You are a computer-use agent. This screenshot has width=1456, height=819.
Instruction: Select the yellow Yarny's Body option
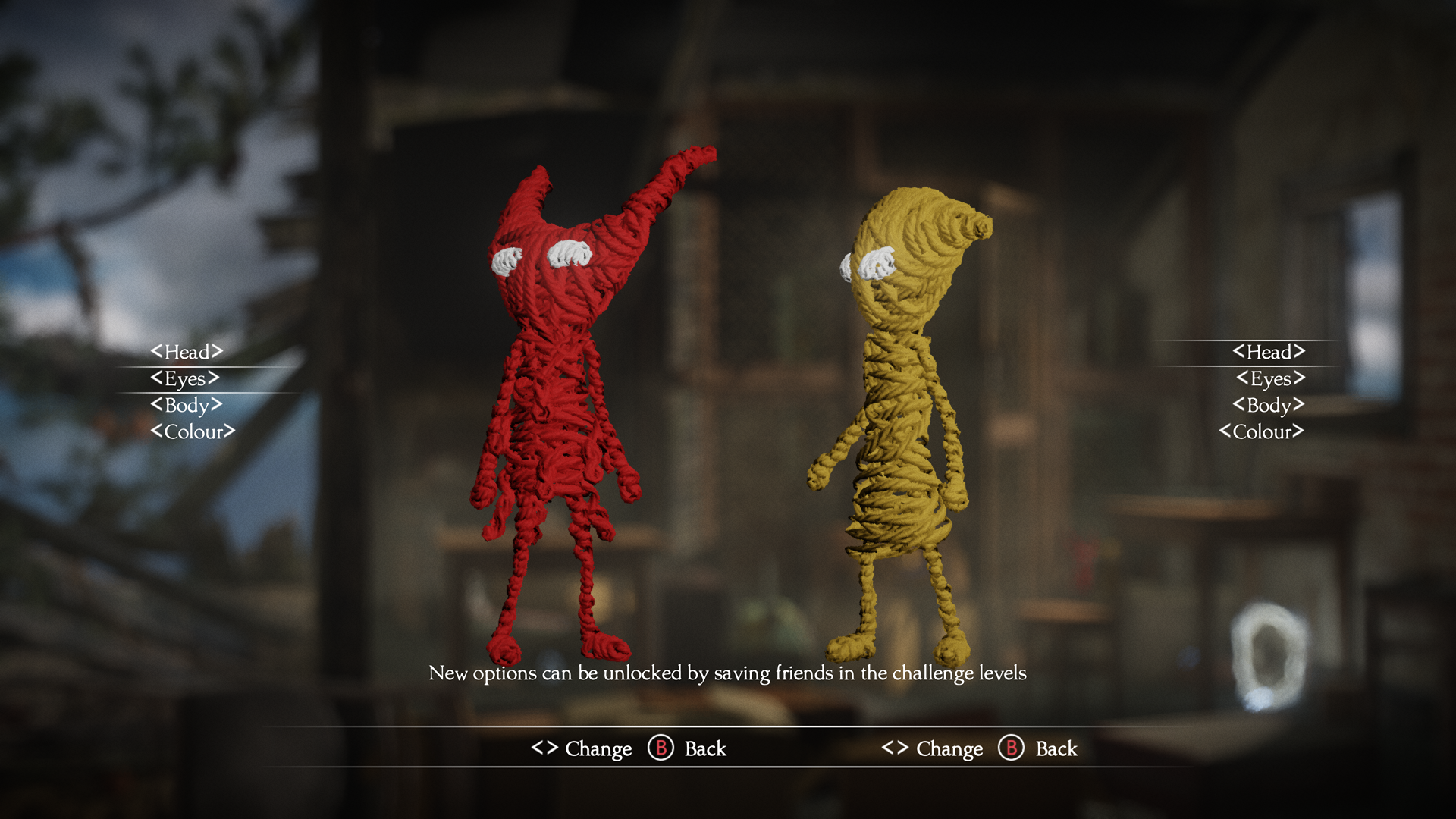click(1269, 405)
